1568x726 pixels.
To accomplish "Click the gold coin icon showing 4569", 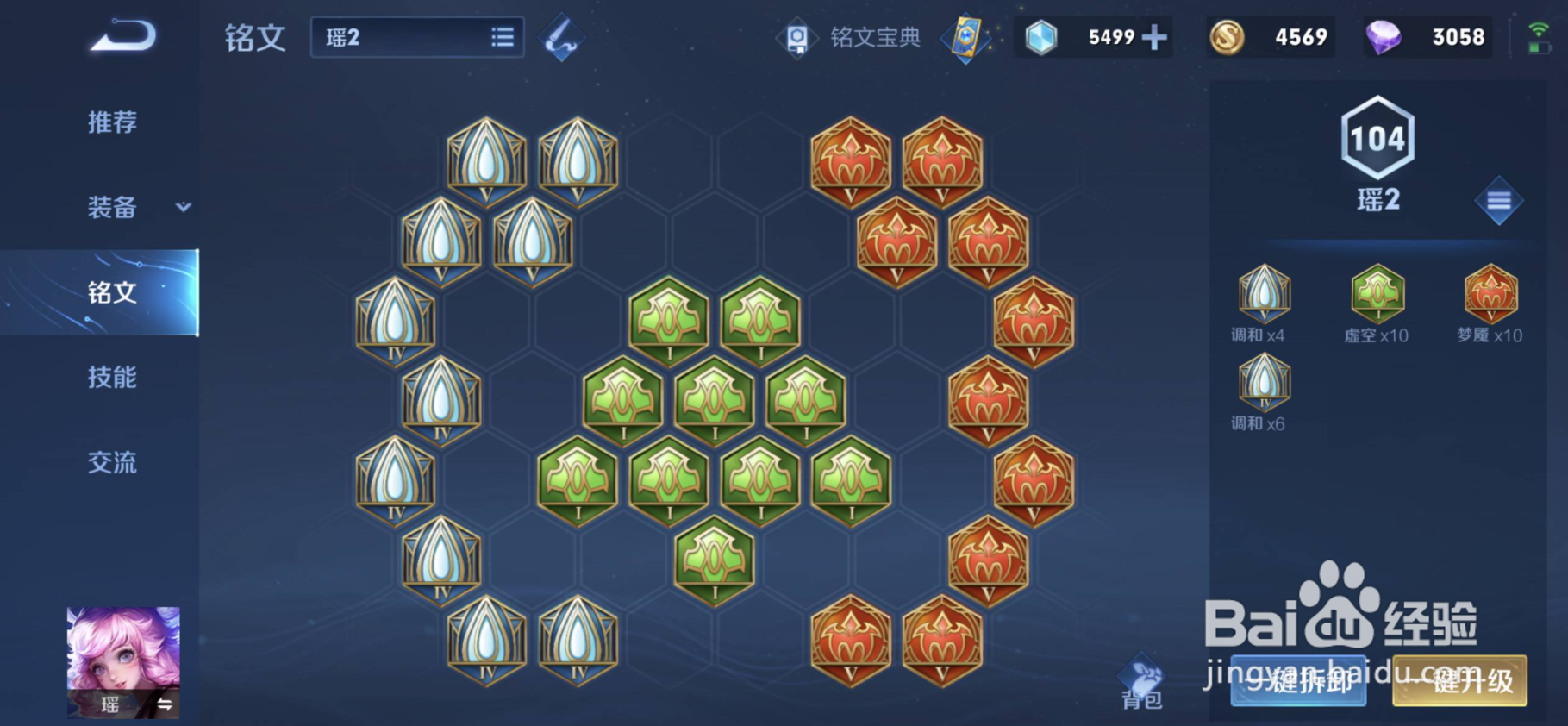I will click(1227, 37).
